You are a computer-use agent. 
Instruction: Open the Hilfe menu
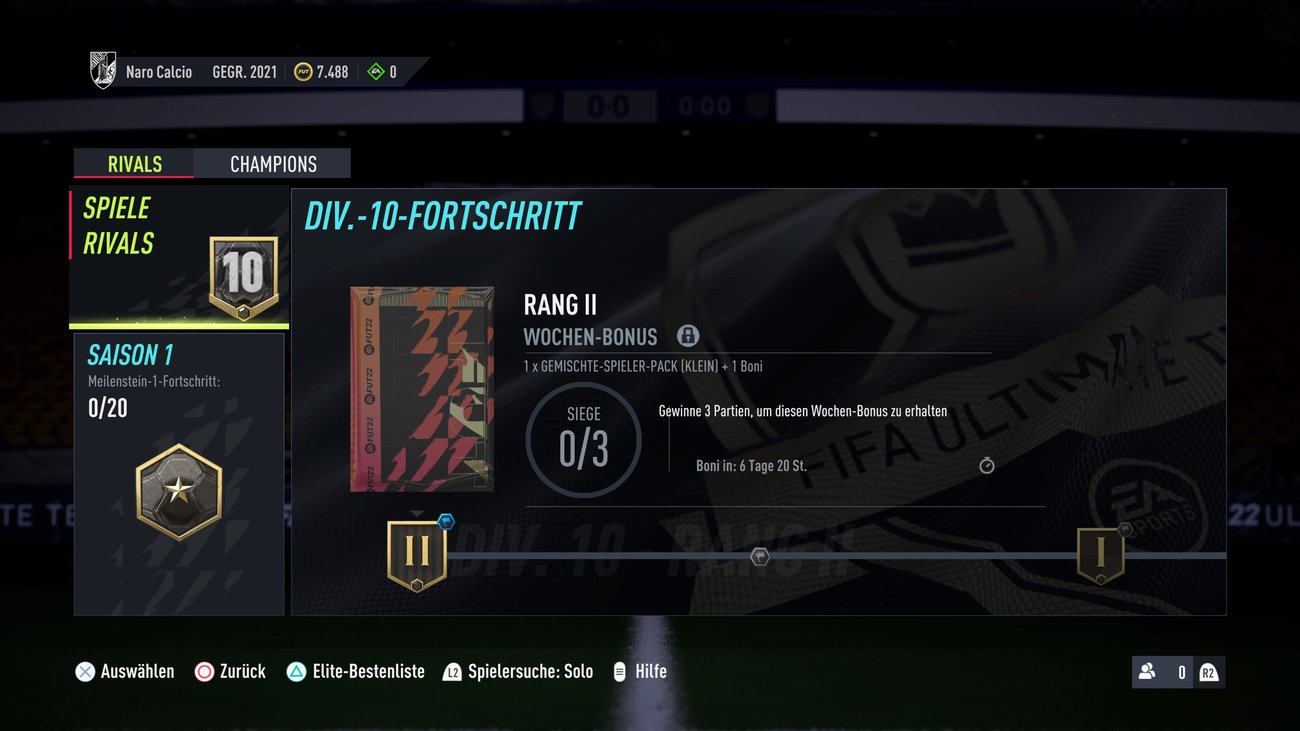639,671
